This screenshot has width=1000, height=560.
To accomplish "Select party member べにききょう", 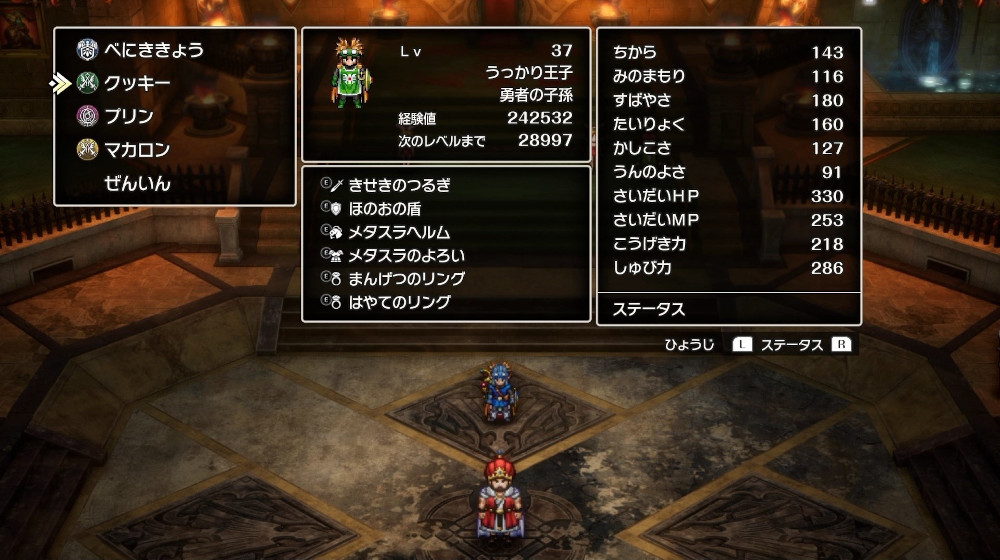I will (x=153, y=49).
